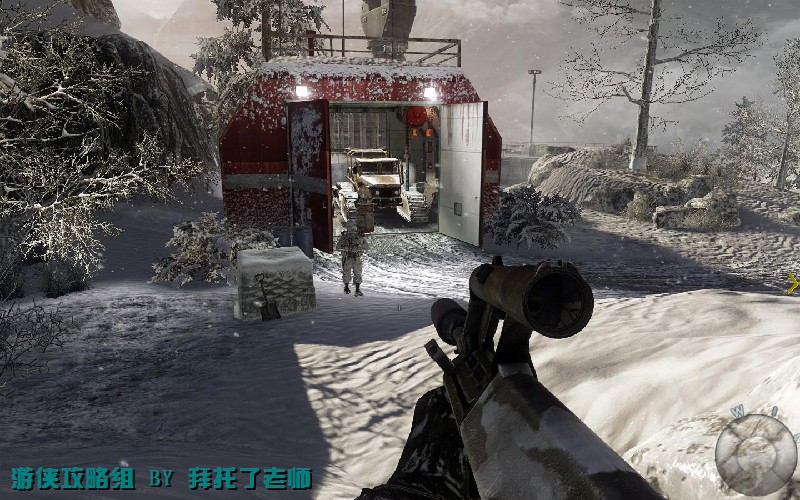Select the yellow objective arrow marker
The image size is (800, 500).
[x=793, y=284]
